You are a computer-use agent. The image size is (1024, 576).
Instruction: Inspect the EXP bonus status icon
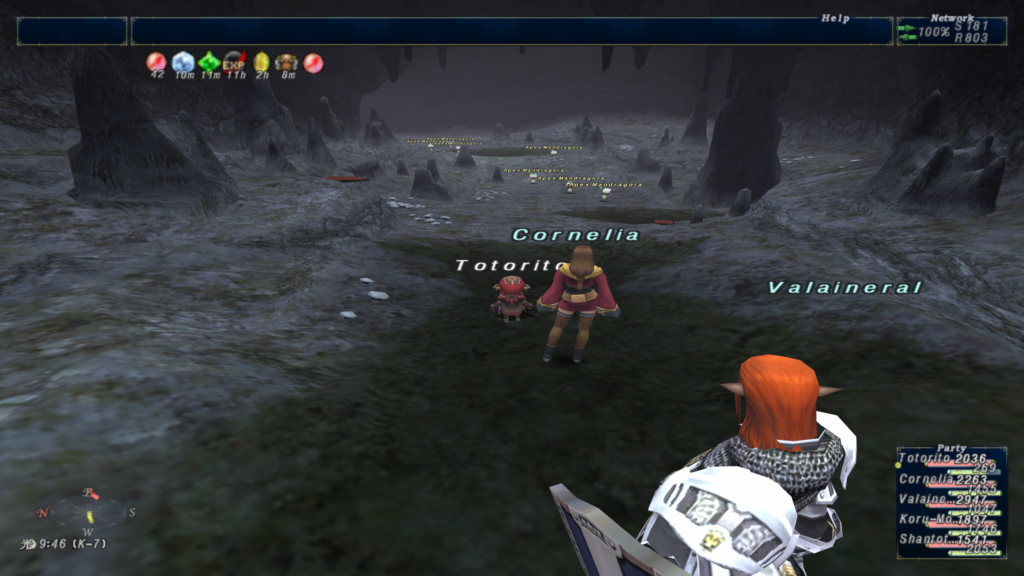coord(235,63)
